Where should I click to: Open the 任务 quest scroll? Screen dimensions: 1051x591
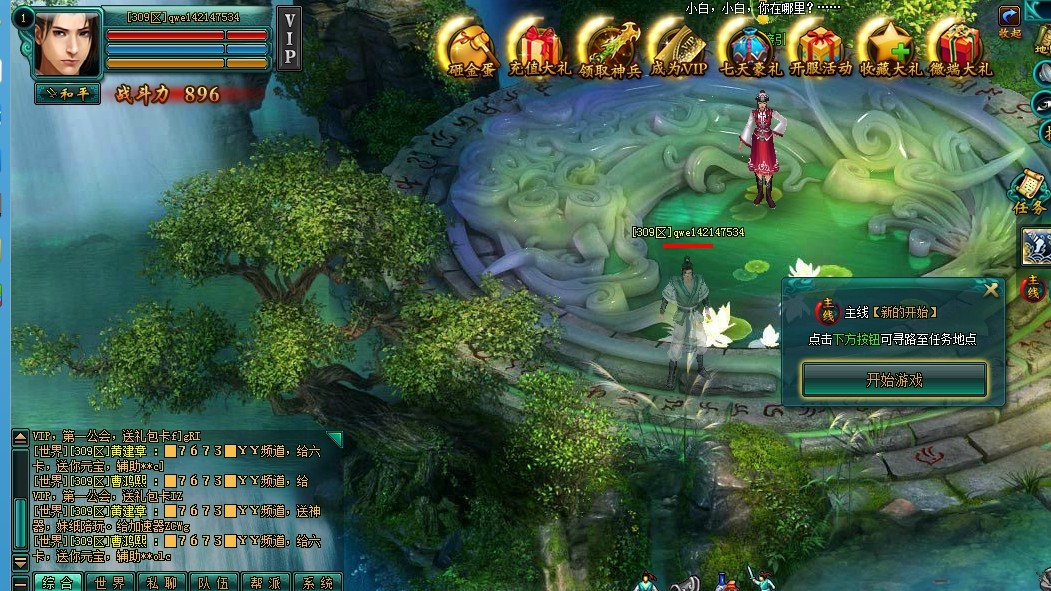point(1029,191)
